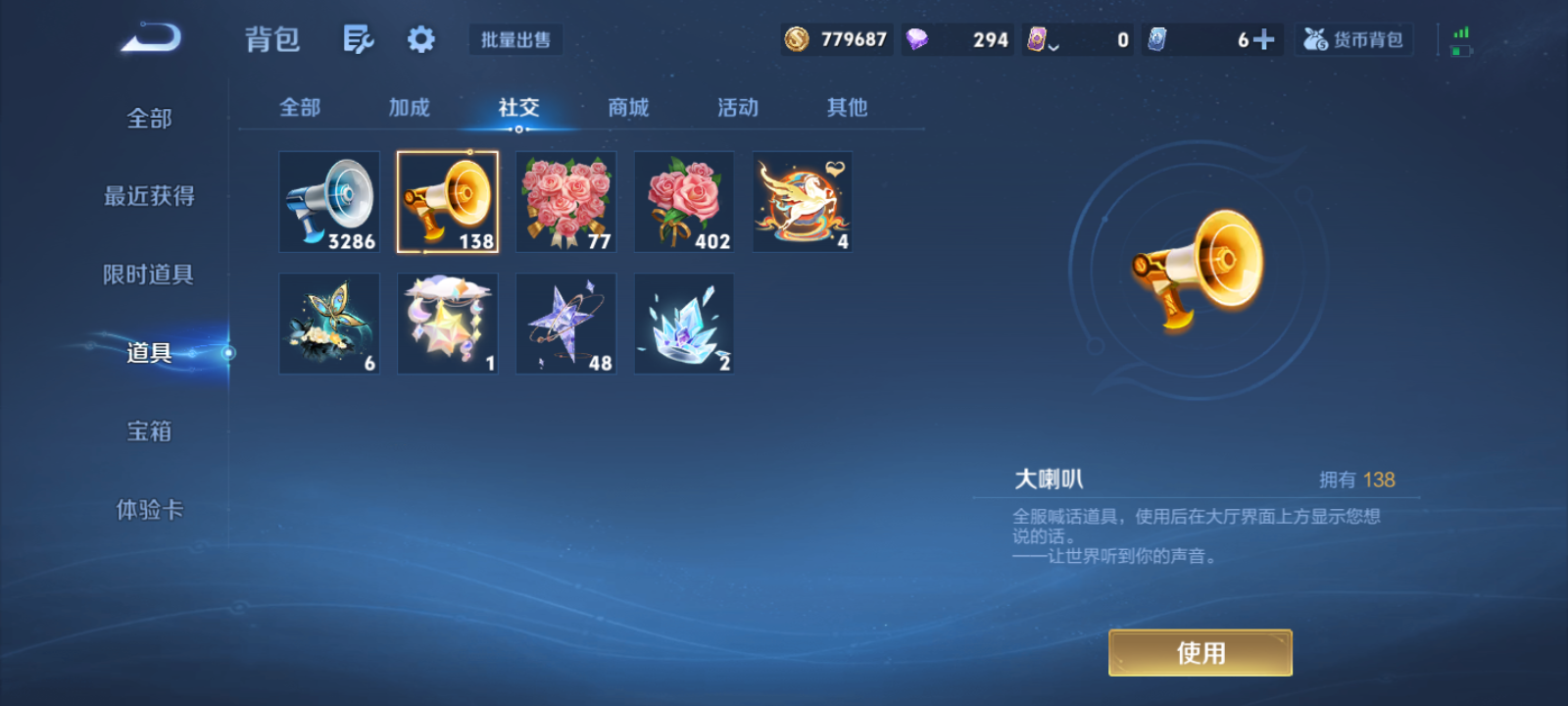Select the pink rose bouquet item (x77)

565,201
